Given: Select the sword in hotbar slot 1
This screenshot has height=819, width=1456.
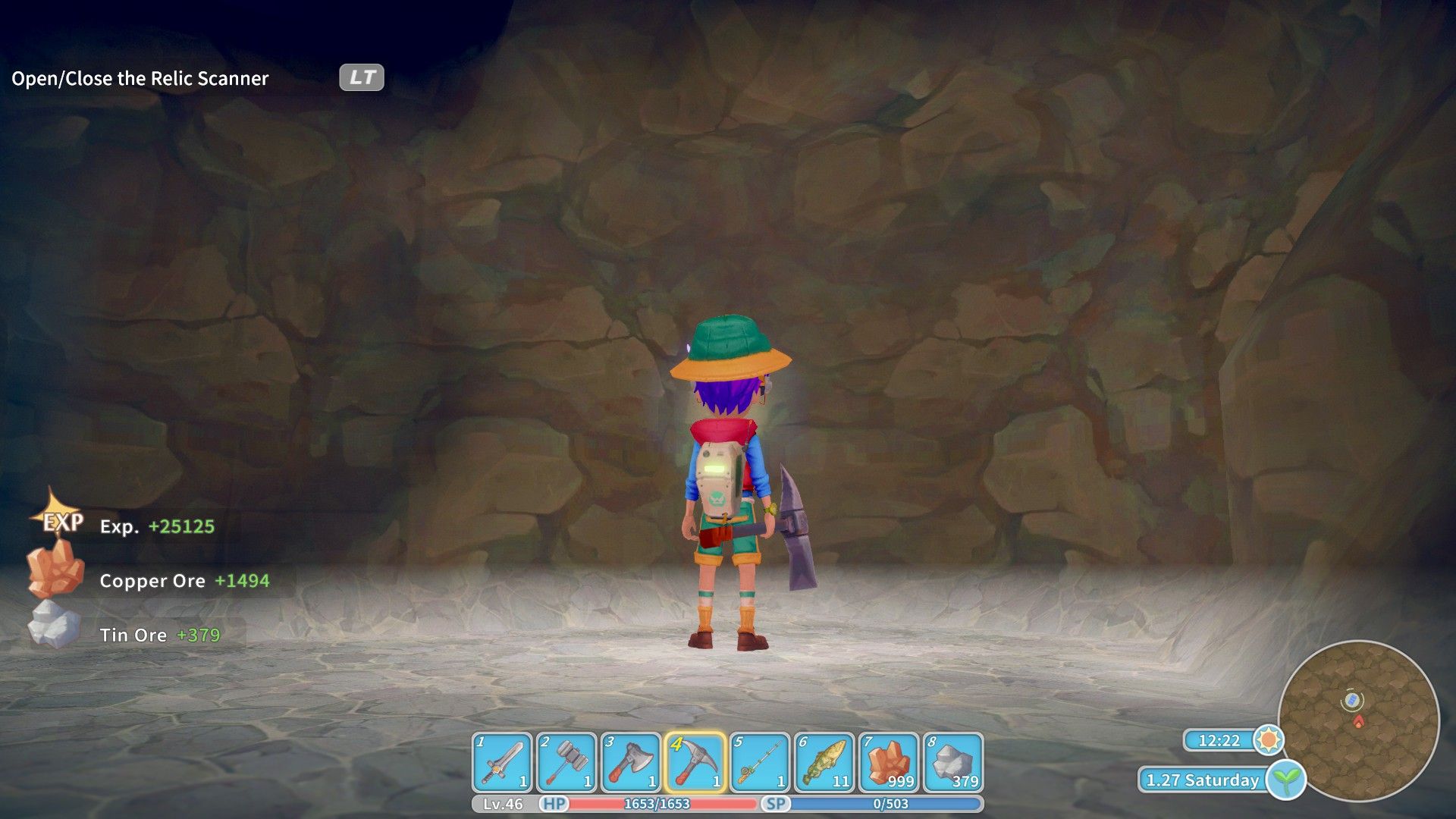Looking at the screenshot, I should pos(502,762).
